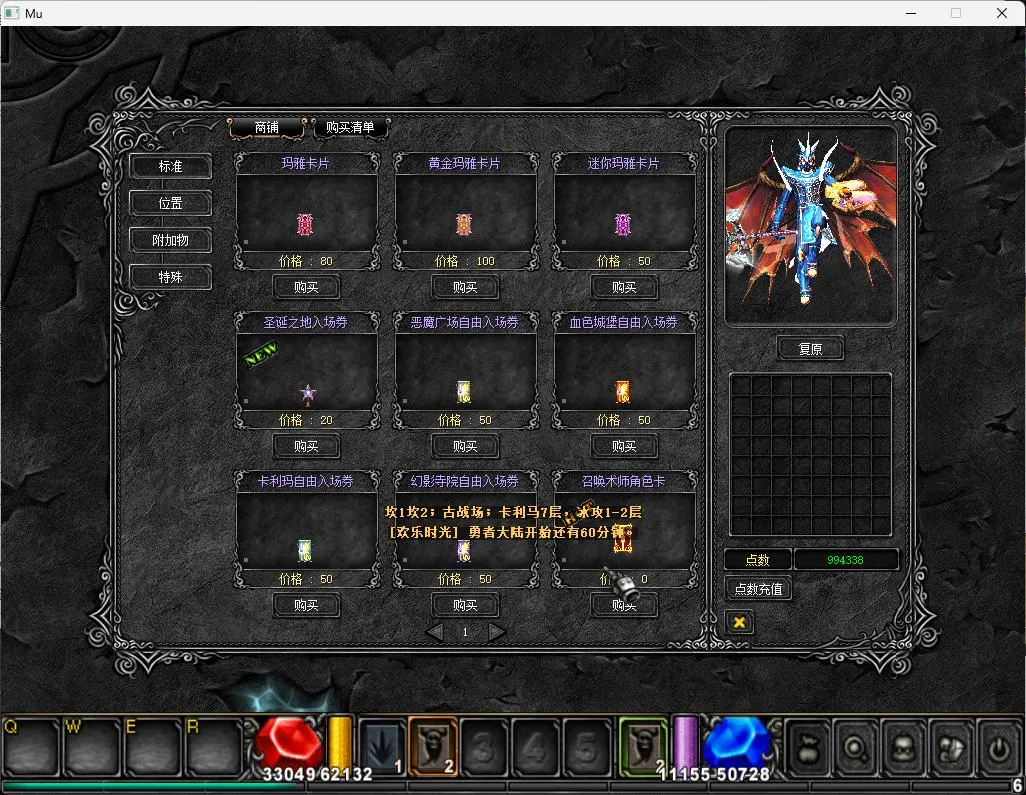1026x795 pixels.
Task: Click 购买 under 卡利玛自由入场券
Action: pos(306,605)
